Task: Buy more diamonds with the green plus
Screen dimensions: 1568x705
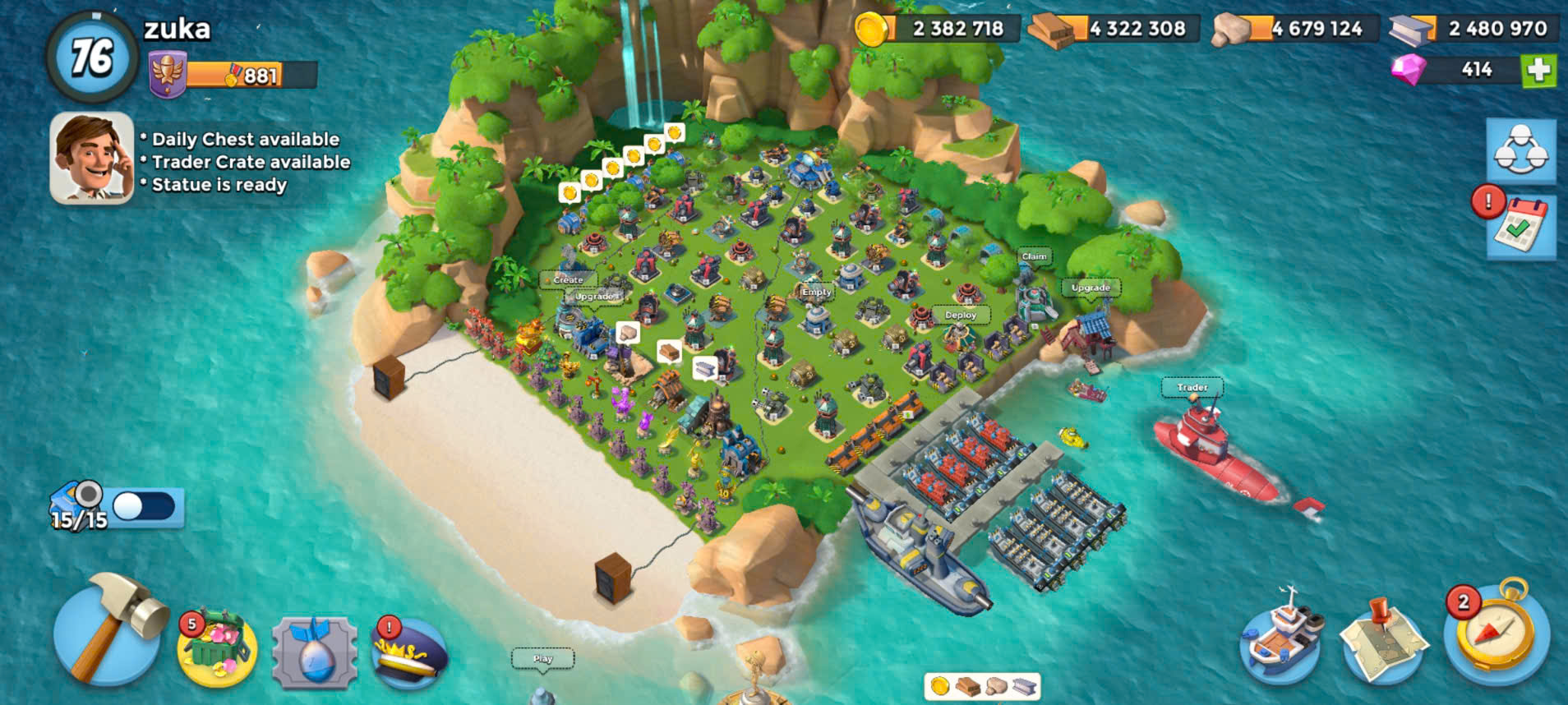Action: pos(1538,70)
